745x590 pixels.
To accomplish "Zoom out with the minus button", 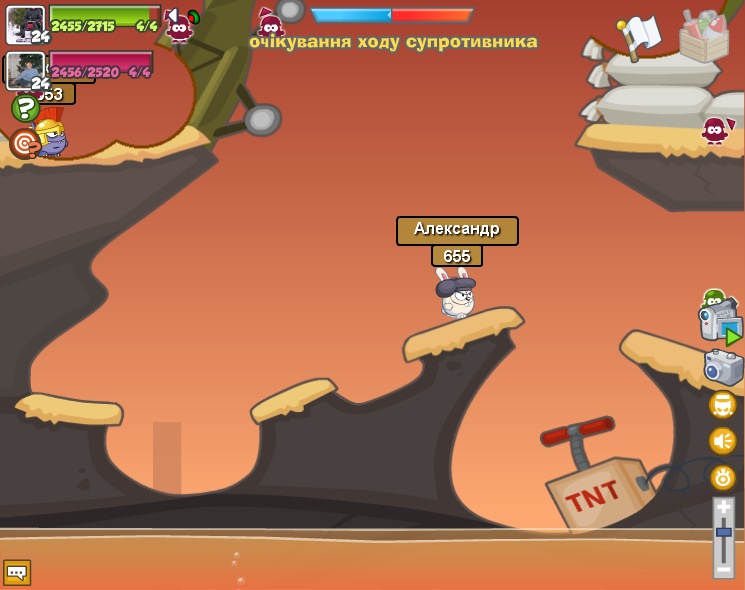I will [x=723, y=568].
